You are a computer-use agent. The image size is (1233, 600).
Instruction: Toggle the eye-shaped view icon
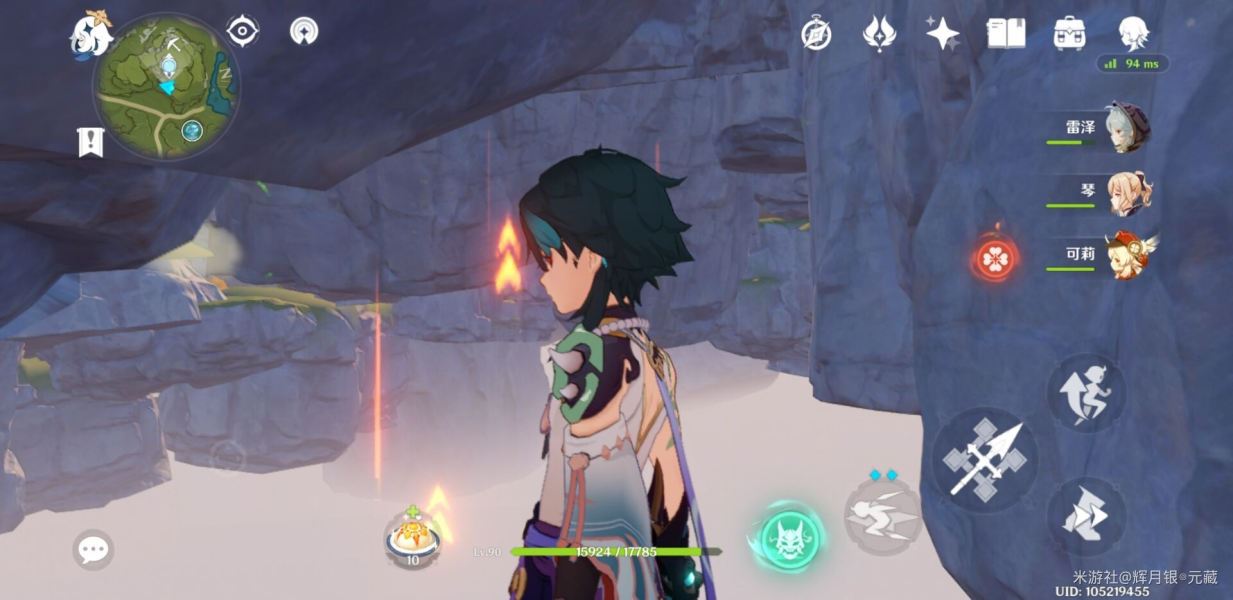tap(242, 31)
